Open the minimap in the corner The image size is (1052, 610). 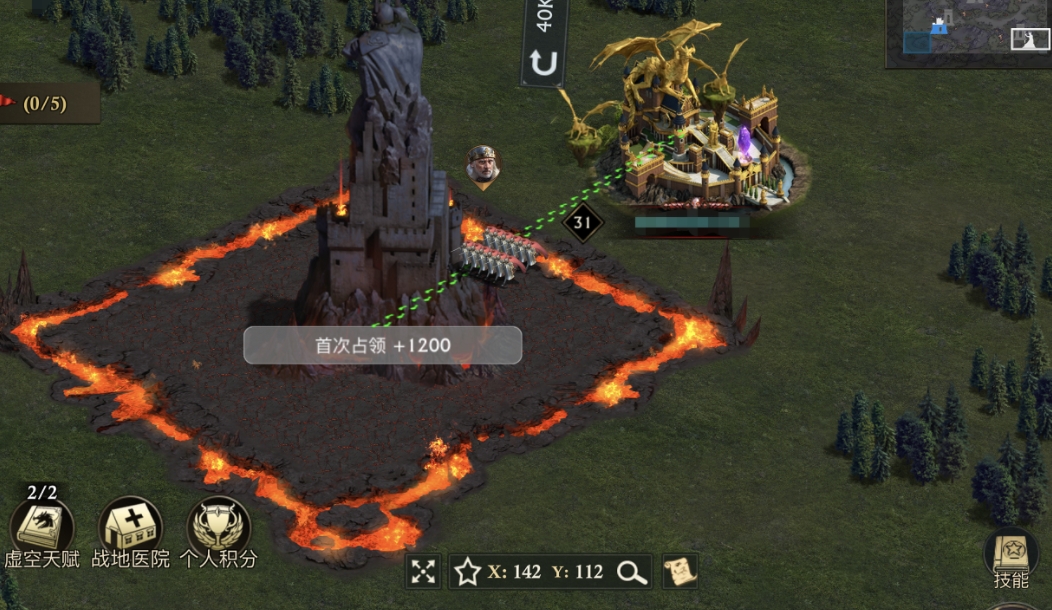(x=968, y=32)
